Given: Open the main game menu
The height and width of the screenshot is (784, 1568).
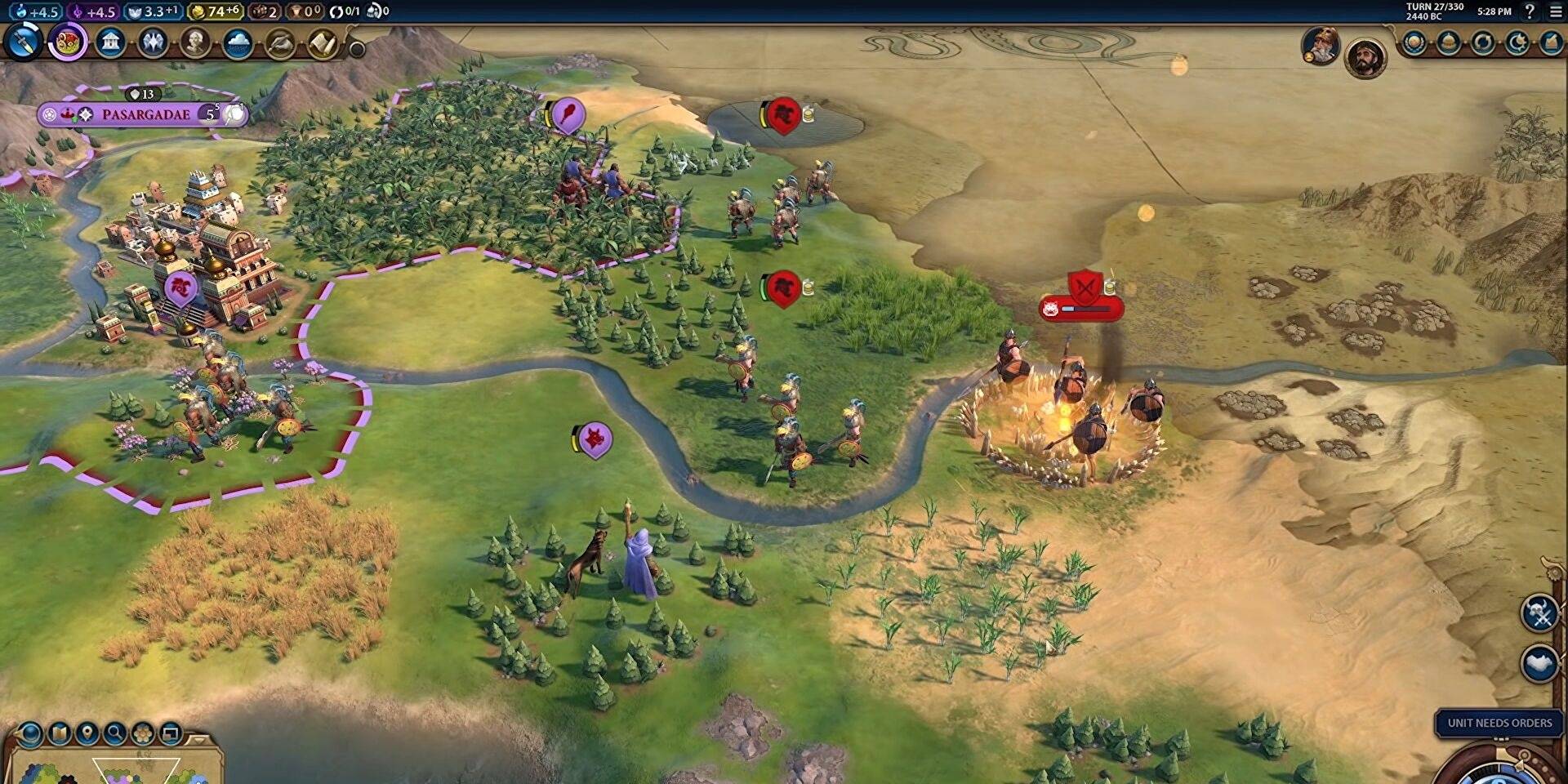Looking at the screenshot, I should coord(1555,11).
